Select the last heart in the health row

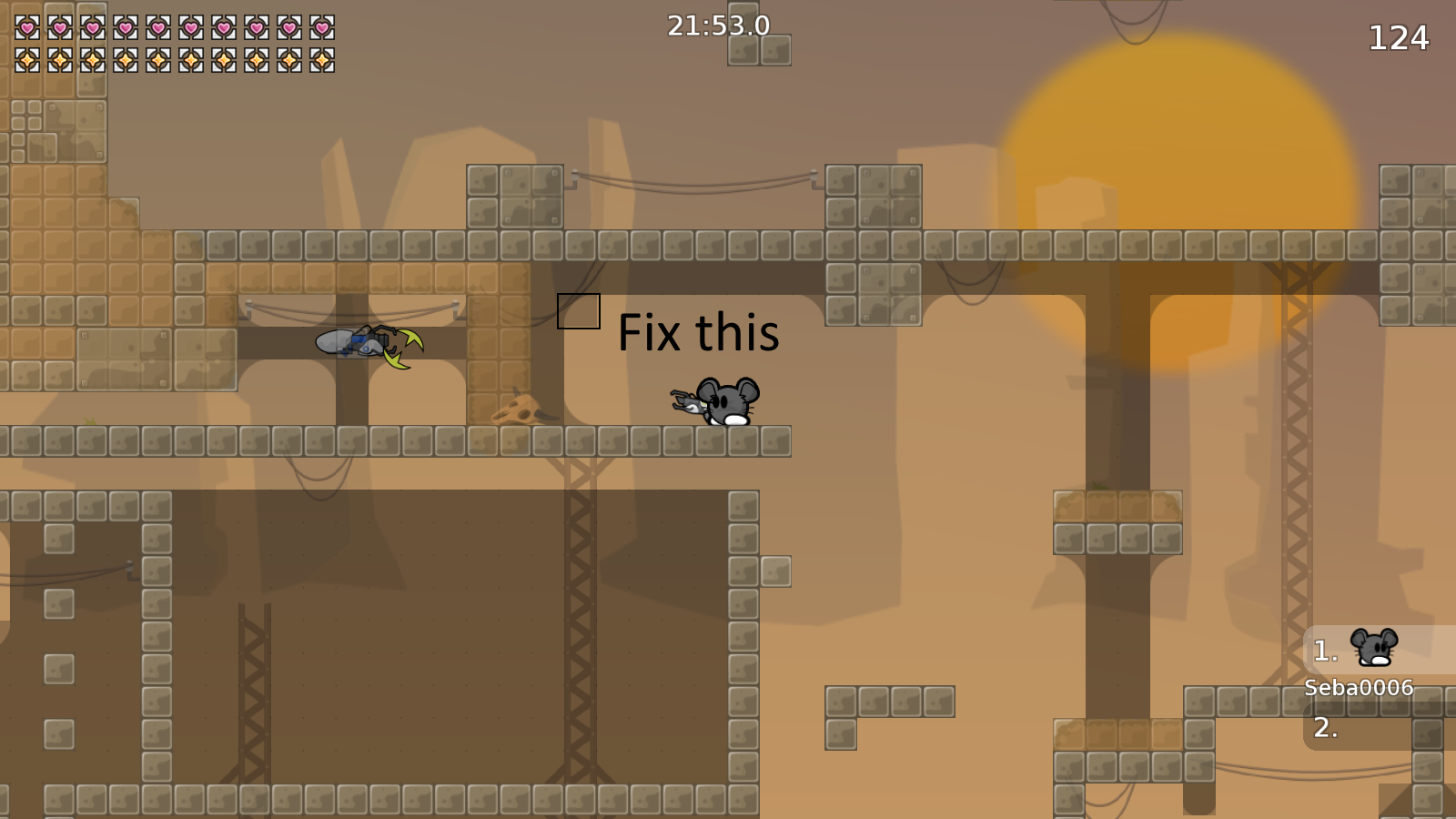pyautogui.click(x=324, y=27)
